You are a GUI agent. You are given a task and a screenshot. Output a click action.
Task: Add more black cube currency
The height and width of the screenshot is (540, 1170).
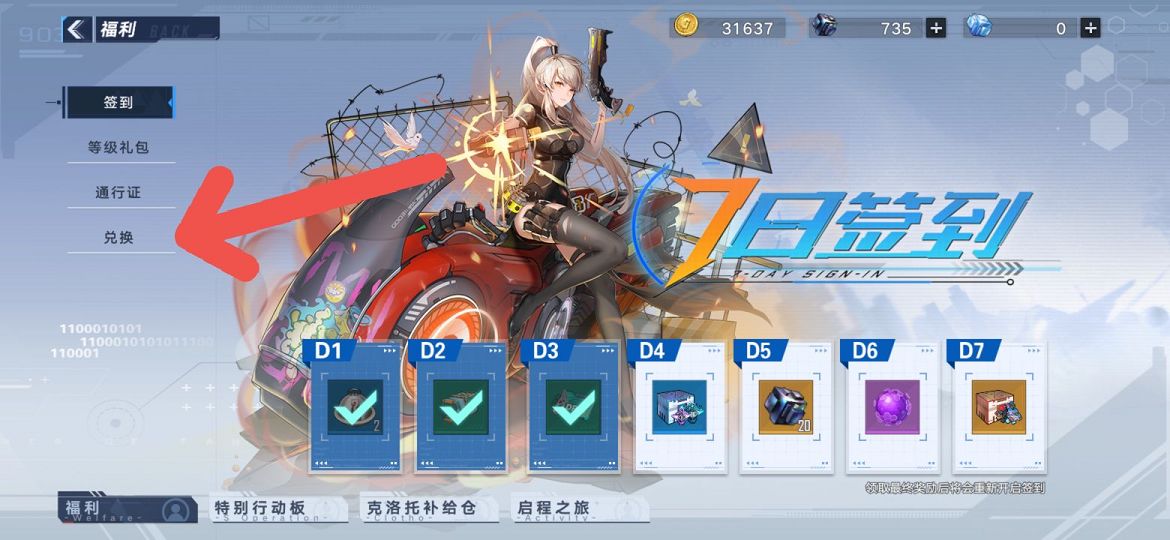coord(935,28)
